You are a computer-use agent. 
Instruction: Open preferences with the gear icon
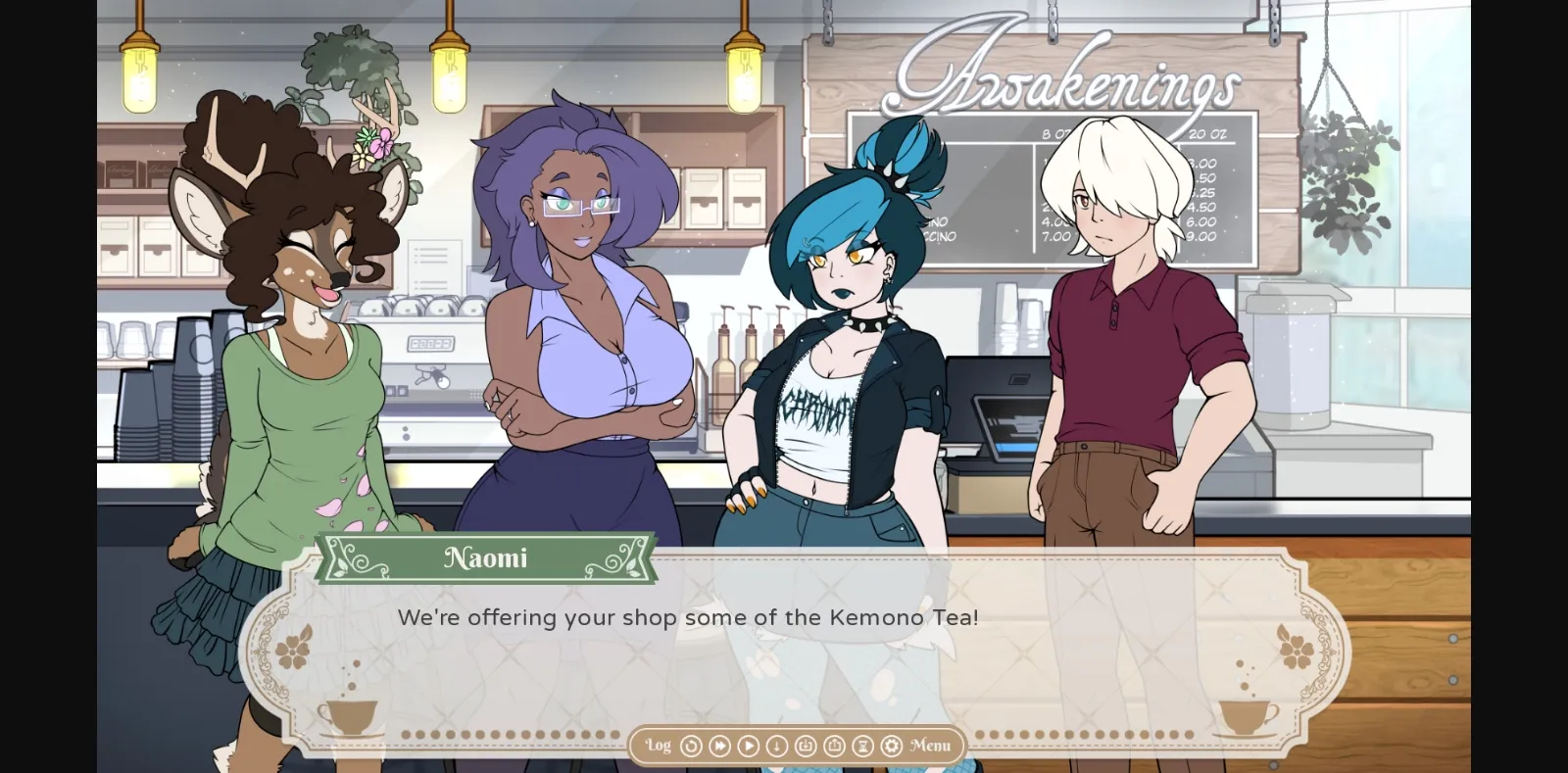(890, 746)
